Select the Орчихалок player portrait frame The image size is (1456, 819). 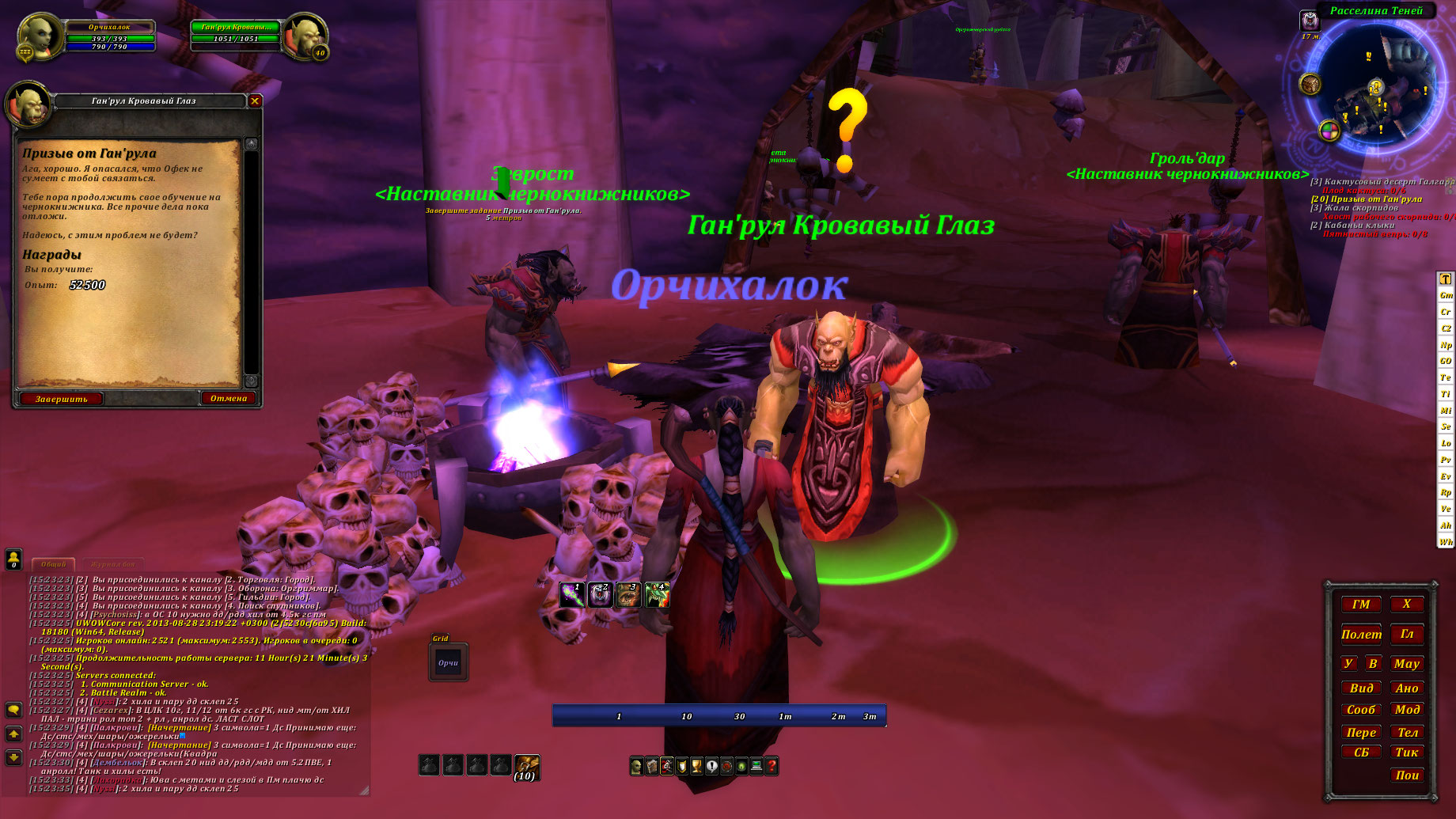tap(40, 36)
